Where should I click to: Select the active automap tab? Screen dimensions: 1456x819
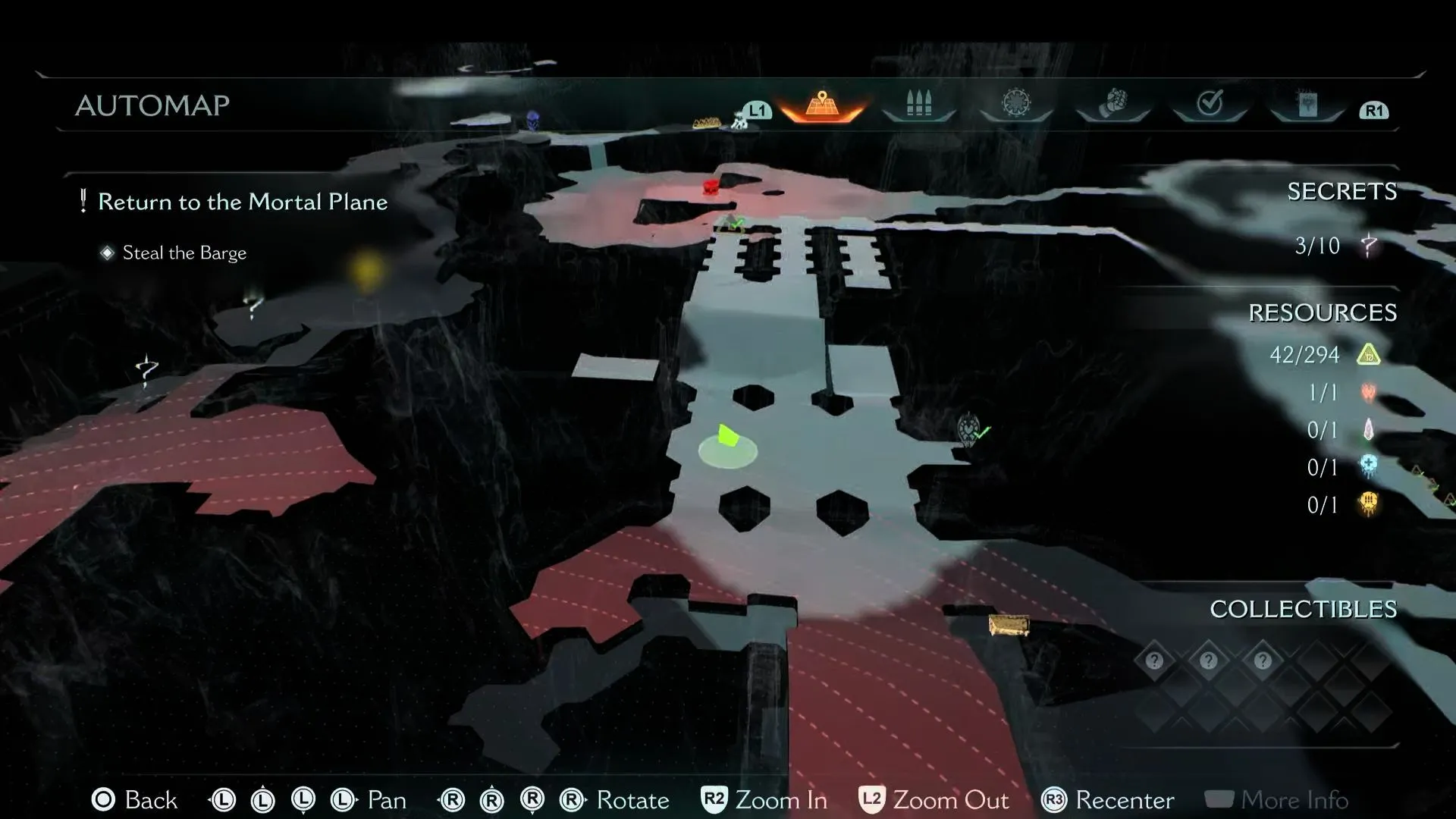point(822,105)
